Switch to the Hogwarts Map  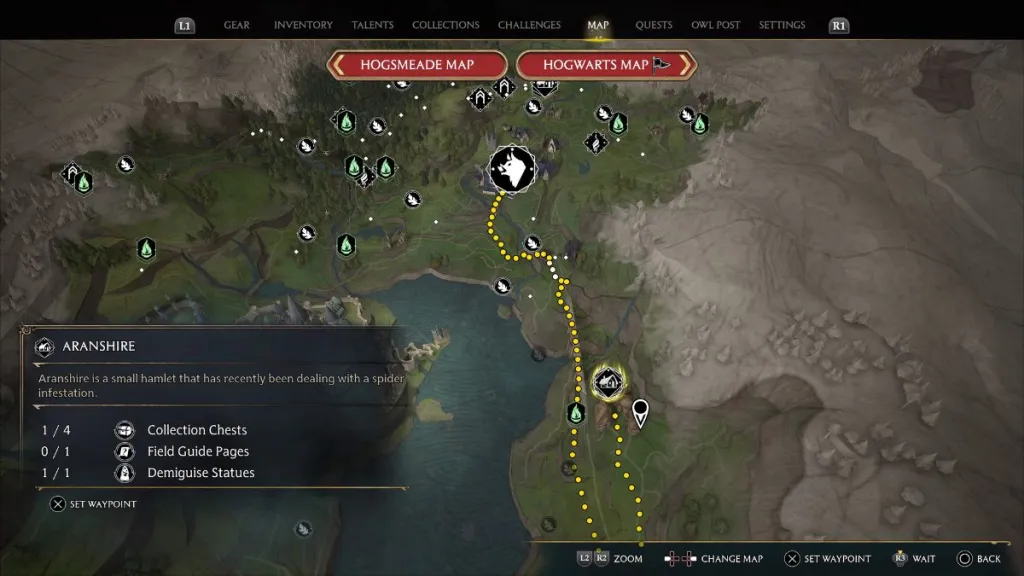pos(606,65)
